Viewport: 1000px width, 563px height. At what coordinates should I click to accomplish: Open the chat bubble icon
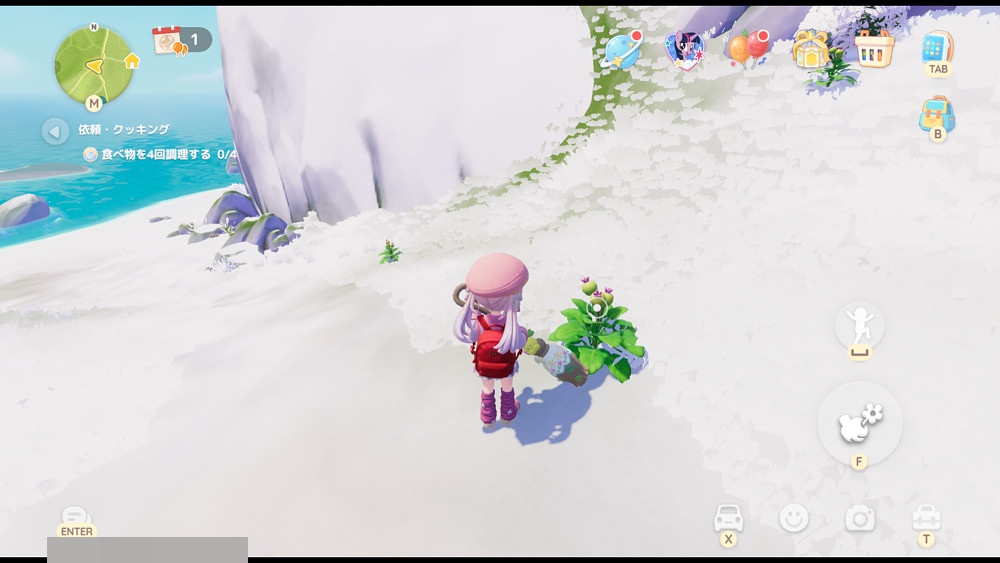(x=76, y=516)
